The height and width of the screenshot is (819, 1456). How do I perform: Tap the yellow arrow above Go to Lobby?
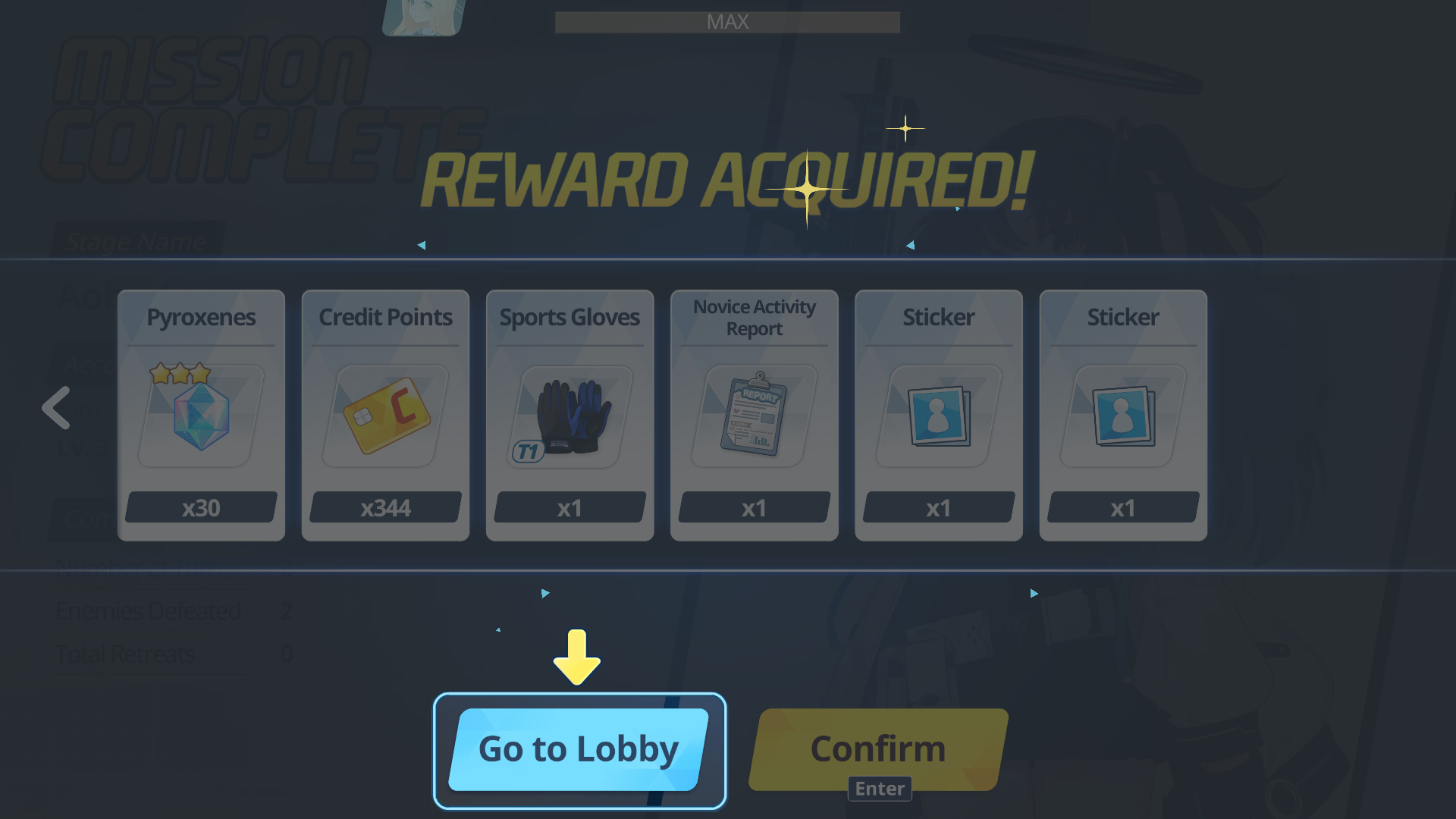click(577, 658)
